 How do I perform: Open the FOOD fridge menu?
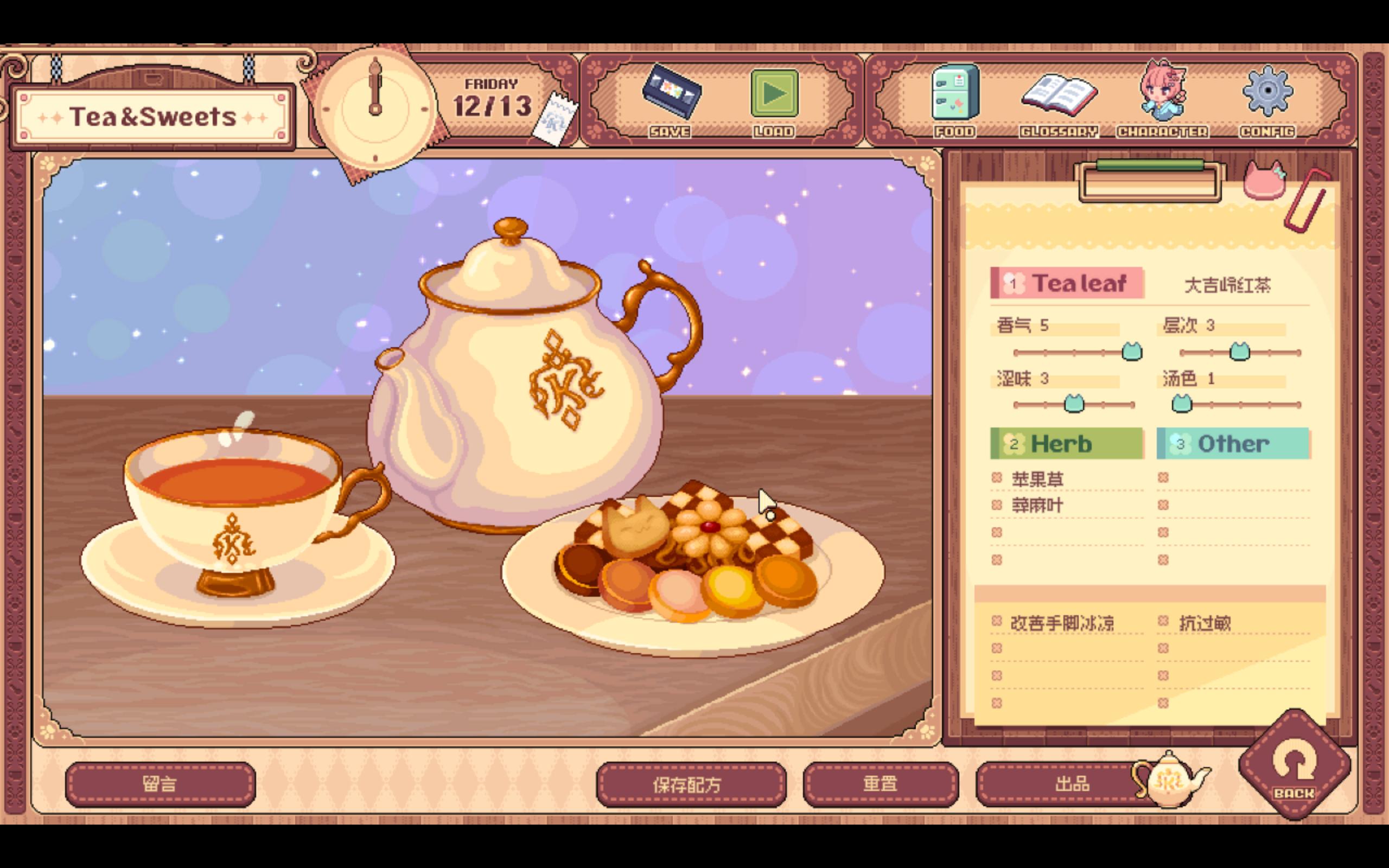click(954, 94)
